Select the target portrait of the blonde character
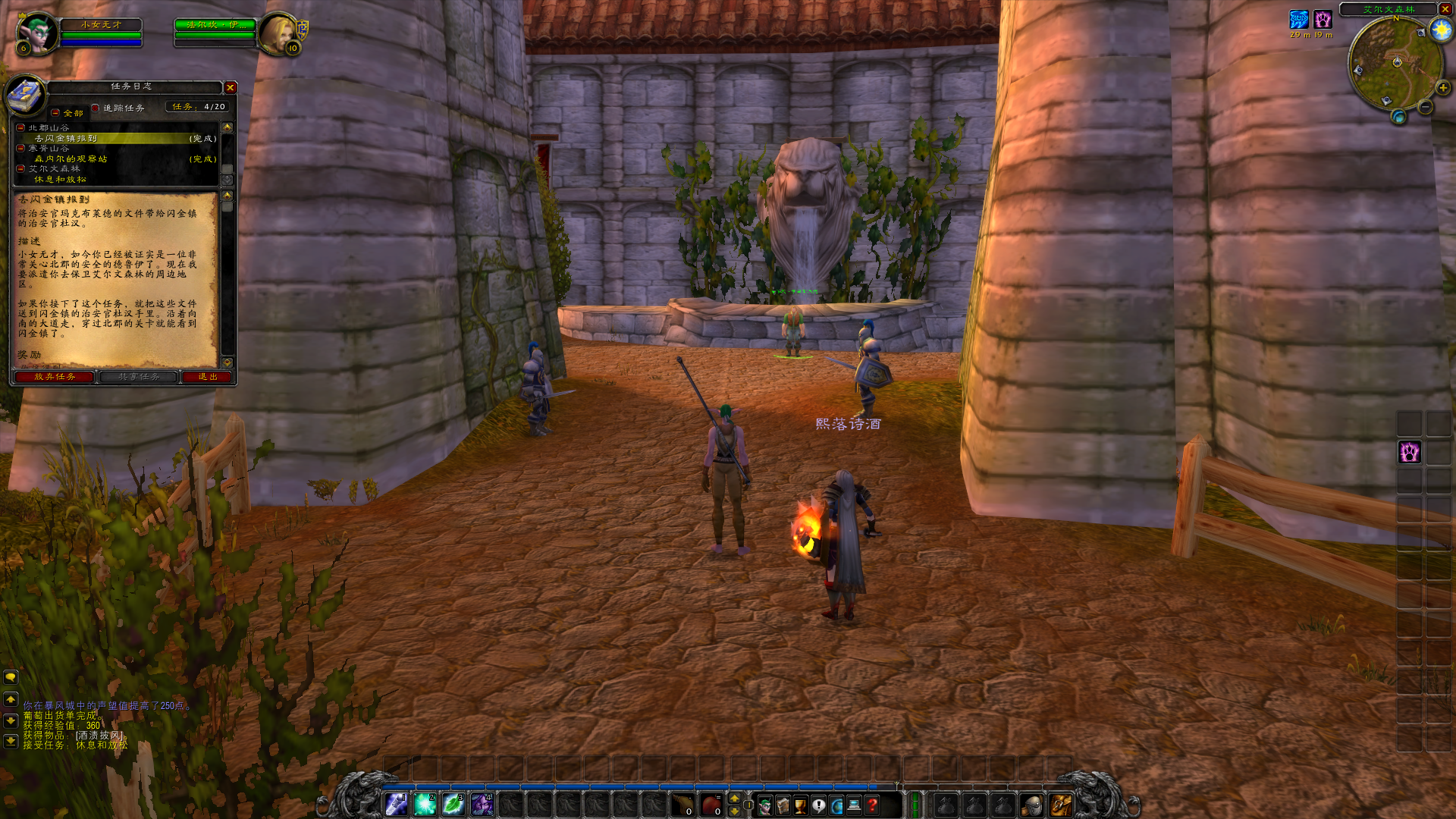 (x=278, y=33)
